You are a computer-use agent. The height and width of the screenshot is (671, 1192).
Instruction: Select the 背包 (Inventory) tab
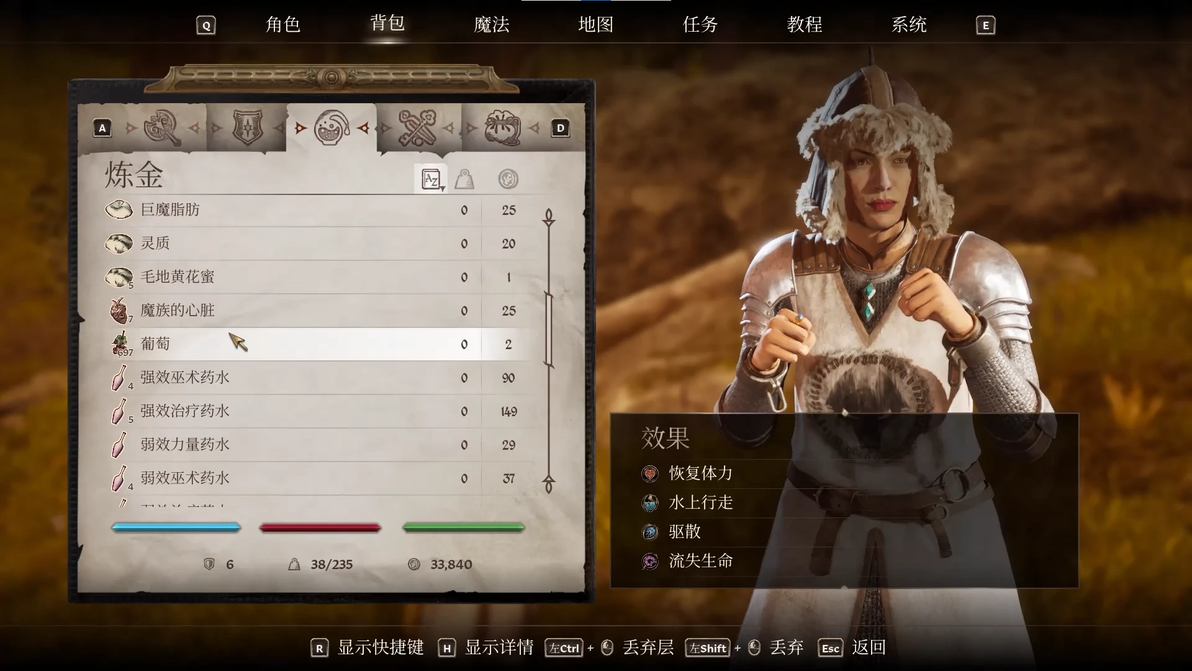387,23
